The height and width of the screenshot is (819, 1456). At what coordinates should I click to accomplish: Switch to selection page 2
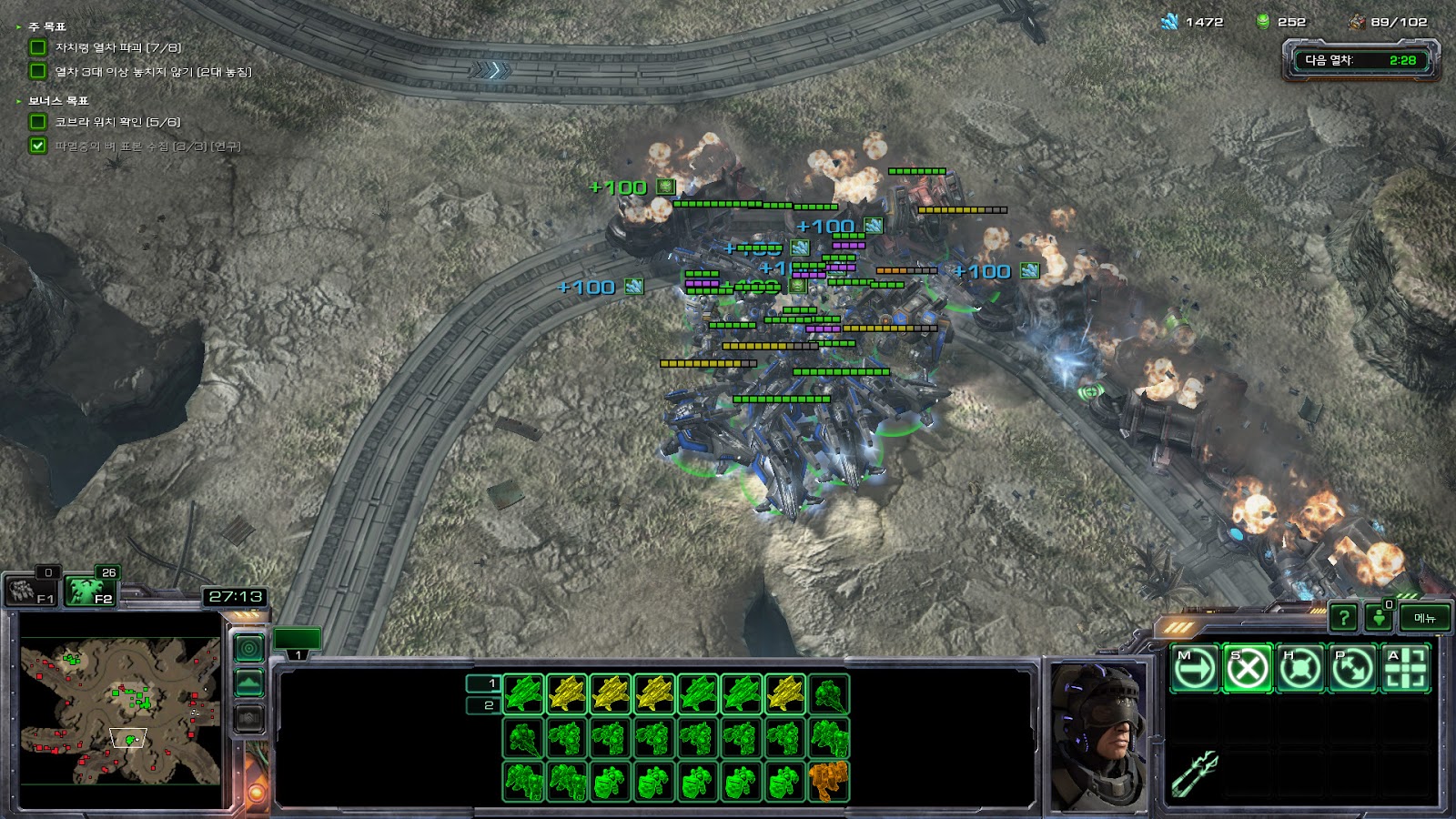pos(483,705)
